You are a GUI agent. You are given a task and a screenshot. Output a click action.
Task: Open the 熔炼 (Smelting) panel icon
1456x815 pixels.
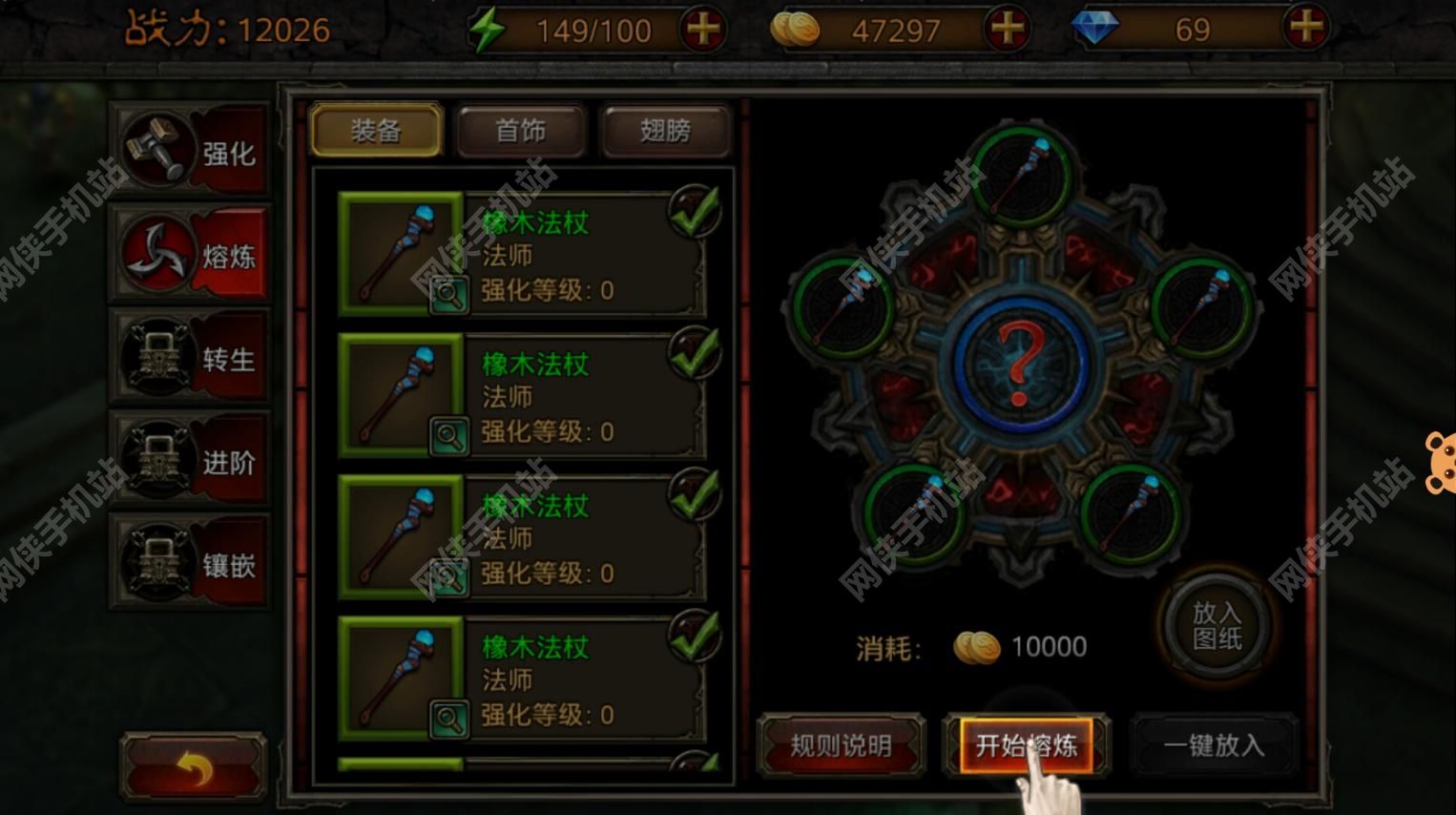157,253
